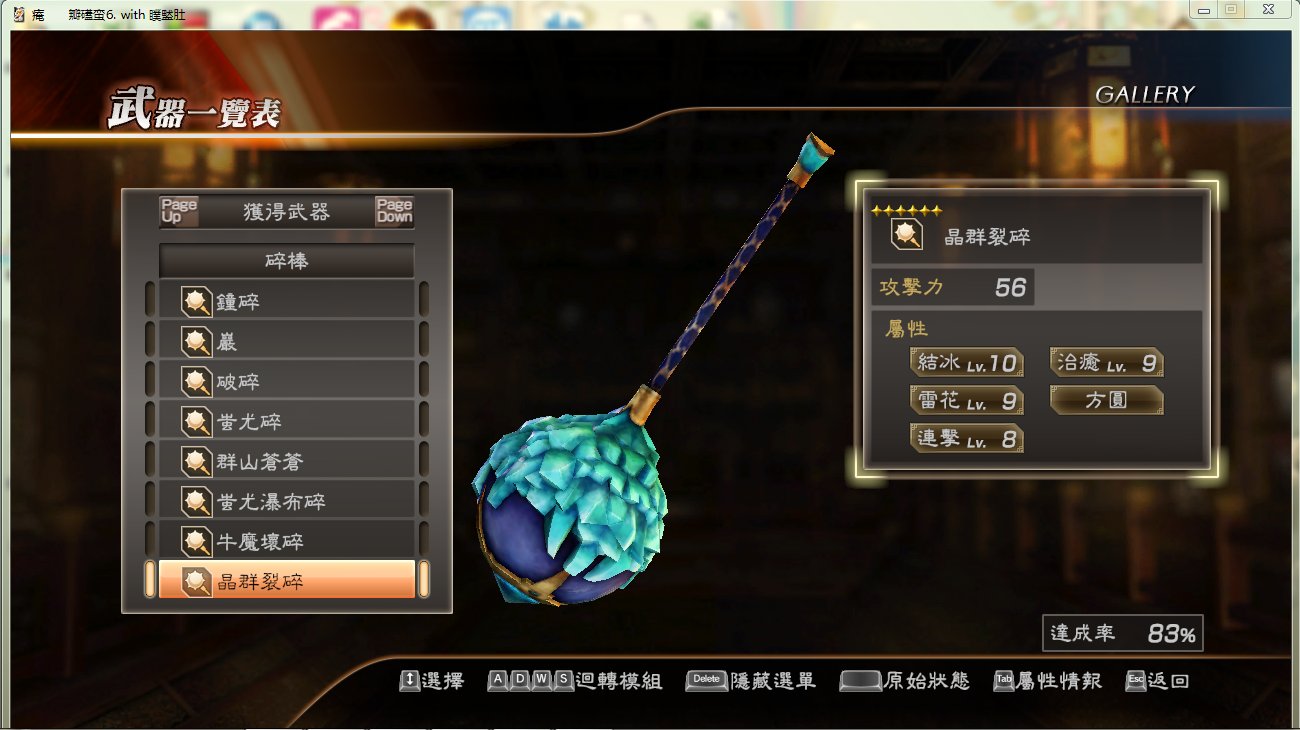Click the 達成率 83% progress indicator
1300x730 pixels.
(x=1122, y=632)
